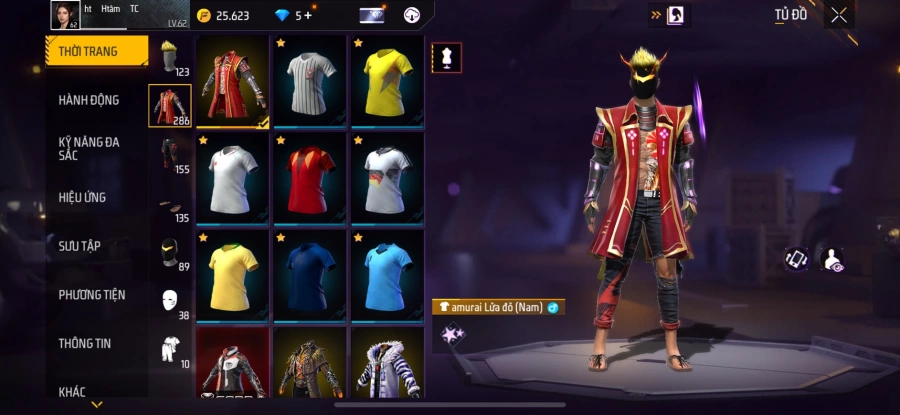Choose the dark navy blue t-shirt

tap(310, 274)
